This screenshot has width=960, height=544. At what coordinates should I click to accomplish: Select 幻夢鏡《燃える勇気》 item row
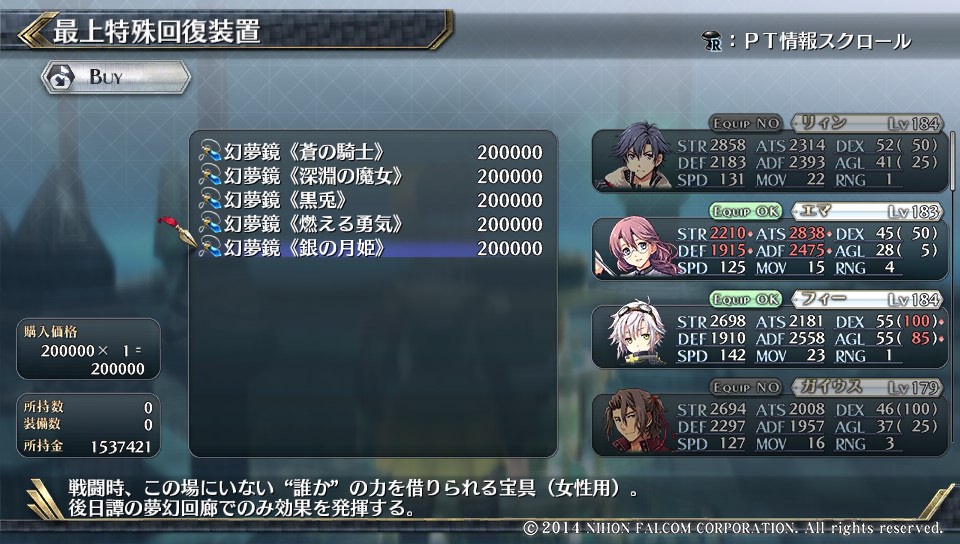pos(371,224)
